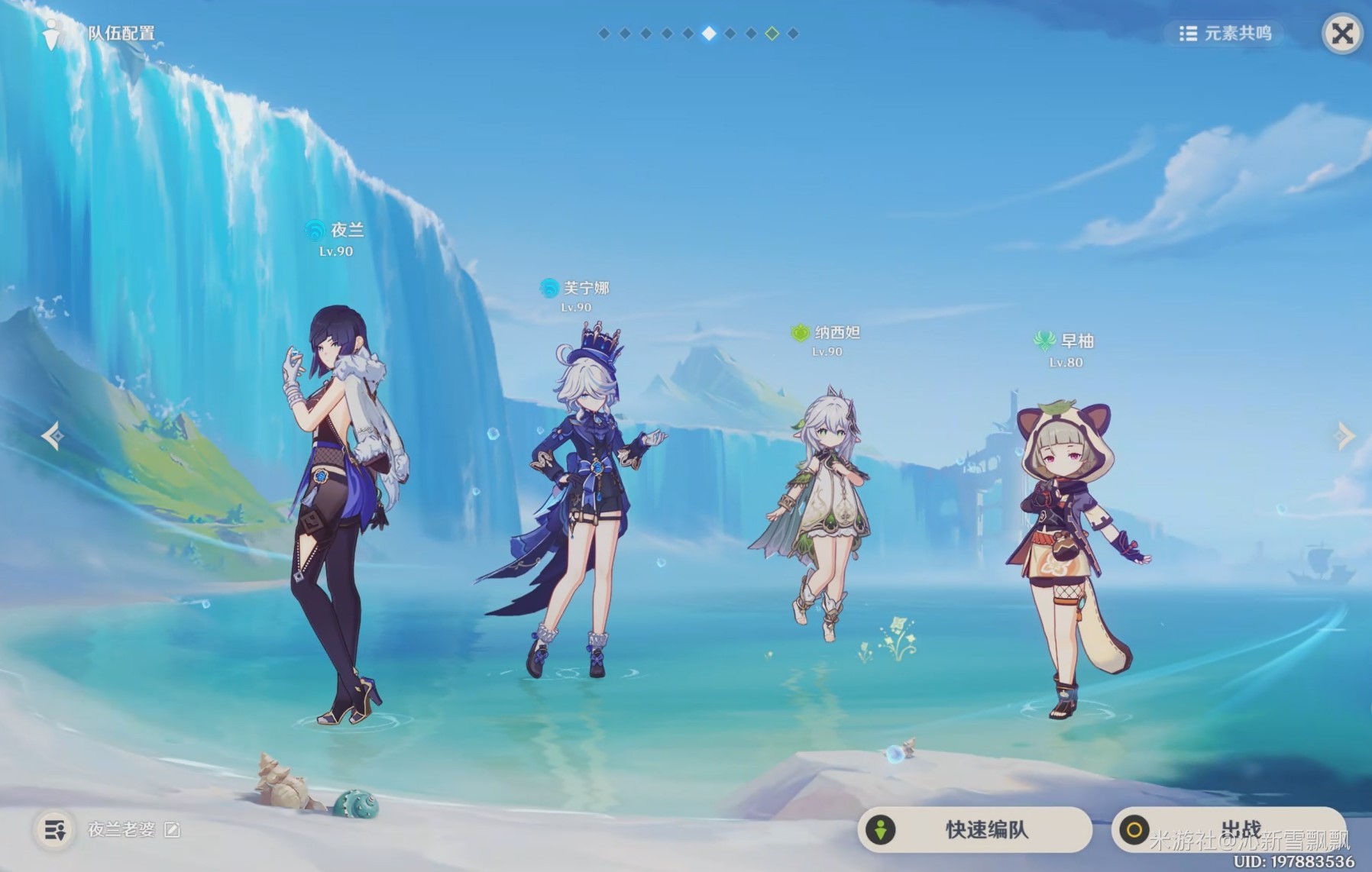The image size is (1372, 872).
Task: Jump to the first party page dot
Action: [x=603, y=34]
